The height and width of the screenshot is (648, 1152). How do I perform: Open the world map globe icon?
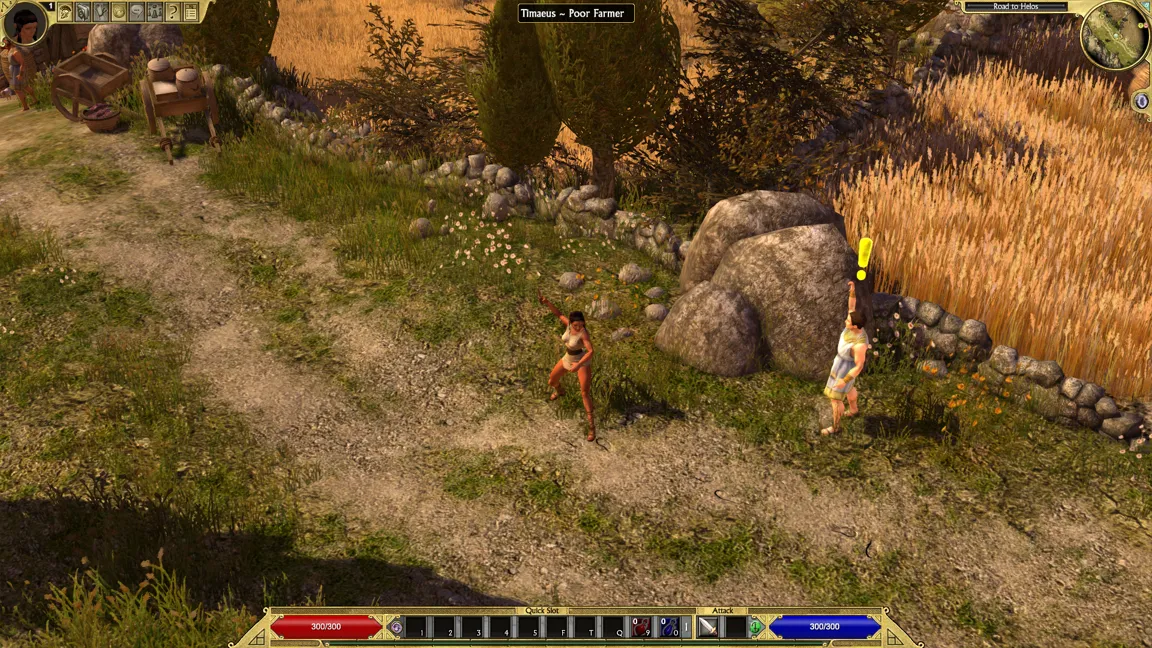tap(119, 12)
